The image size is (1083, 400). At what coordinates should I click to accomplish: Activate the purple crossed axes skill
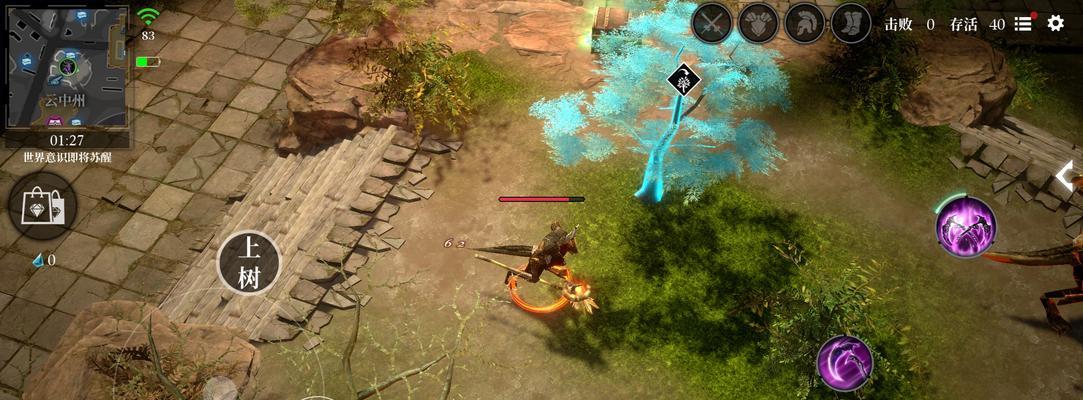(966, 227)
